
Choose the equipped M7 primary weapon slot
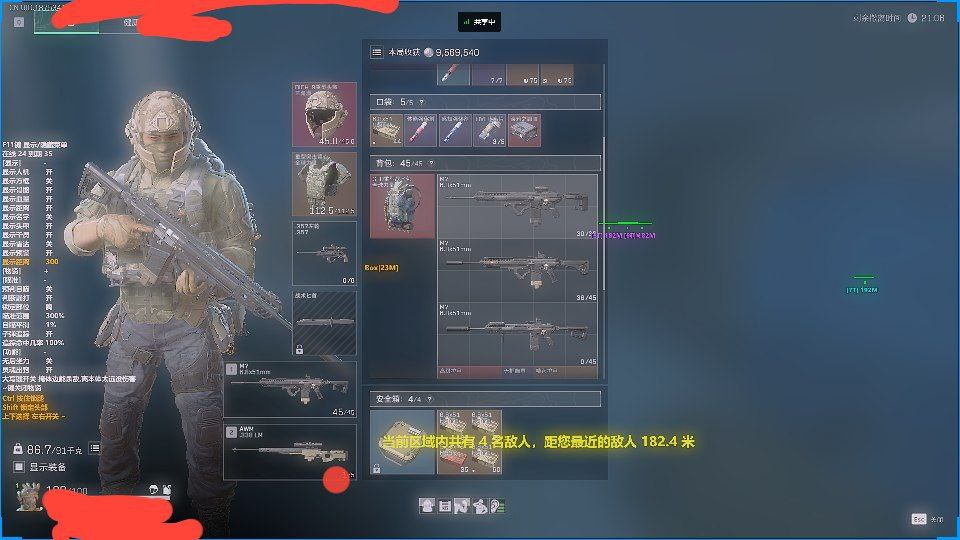coord(290,389)
